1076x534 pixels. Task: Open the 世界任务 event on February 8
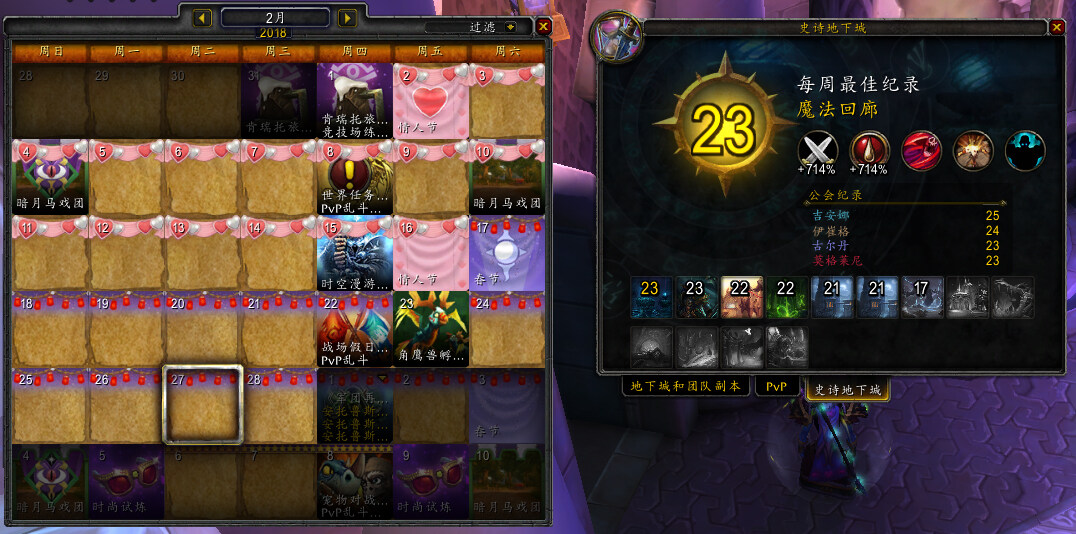click(x=354, y=178)
